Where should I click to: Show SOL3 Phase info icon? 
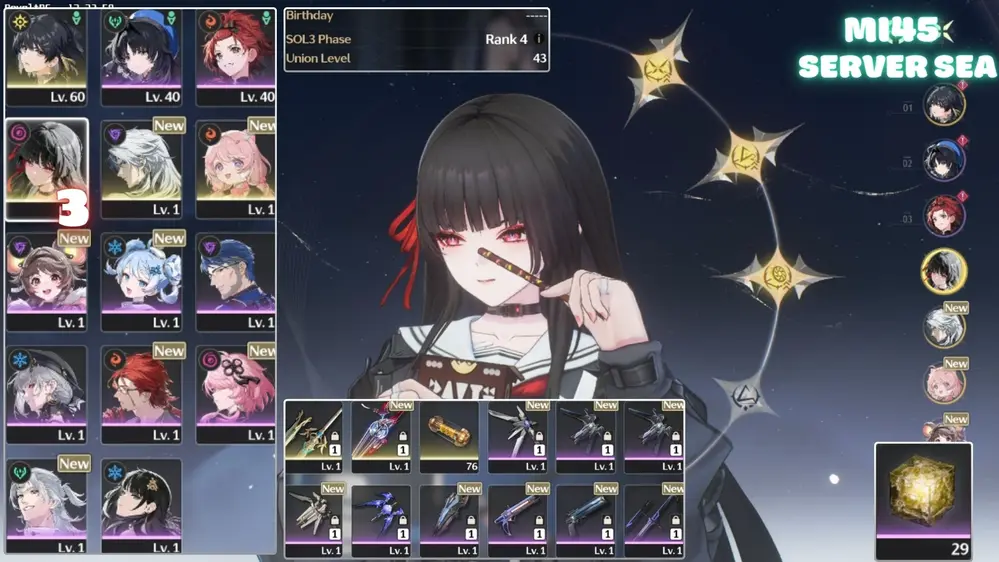(x=539, y=40)
